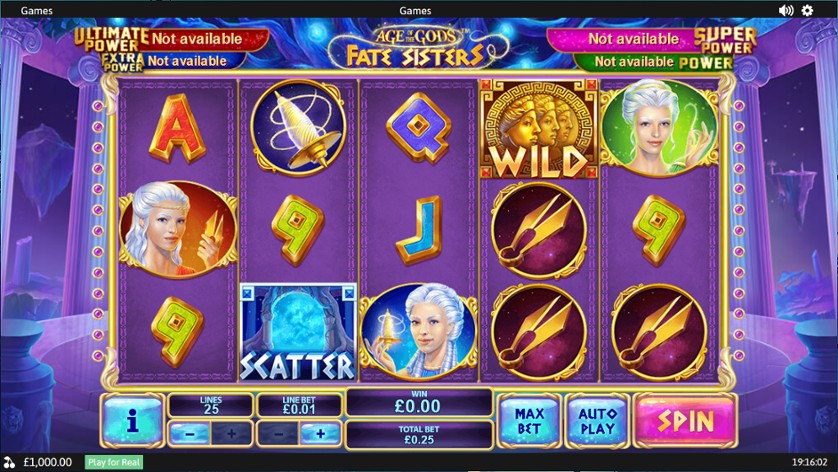Raise the line bet amount
Image resolution: width=838 pixels, height=472 pixels.
[320, 434]
